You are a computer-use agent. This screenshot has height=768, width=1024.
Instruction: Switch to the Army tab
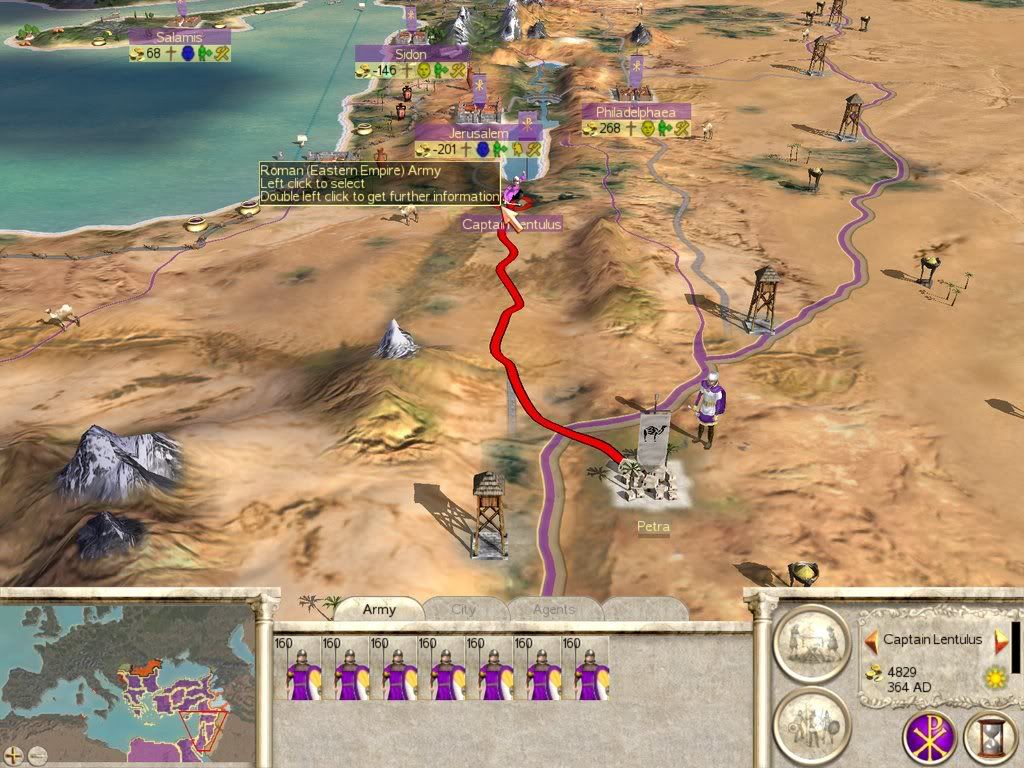(379, 609)
